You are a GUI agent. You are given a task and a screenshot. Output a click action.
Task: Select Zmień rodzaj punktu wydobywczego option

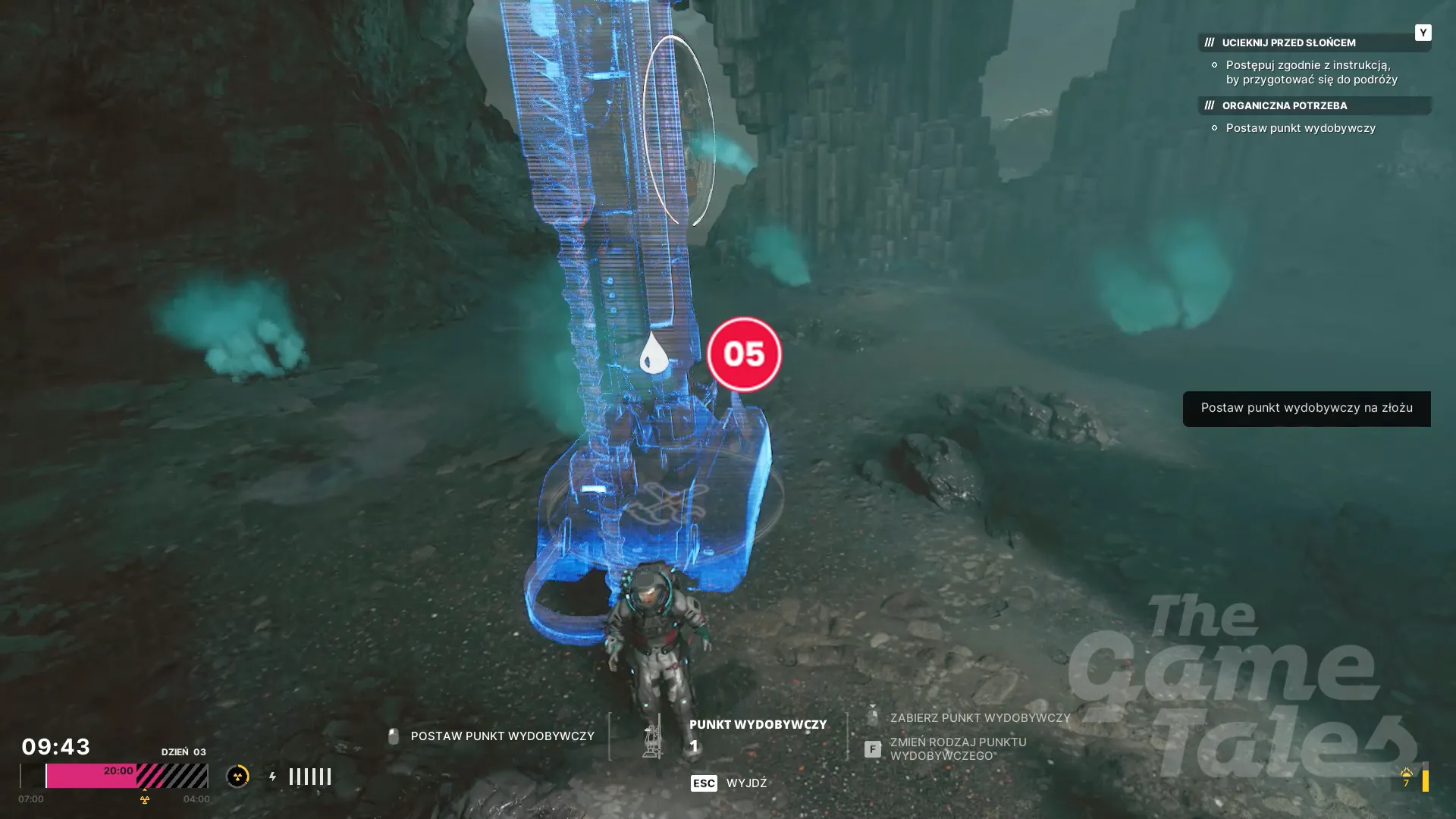[x=957, y=748]
